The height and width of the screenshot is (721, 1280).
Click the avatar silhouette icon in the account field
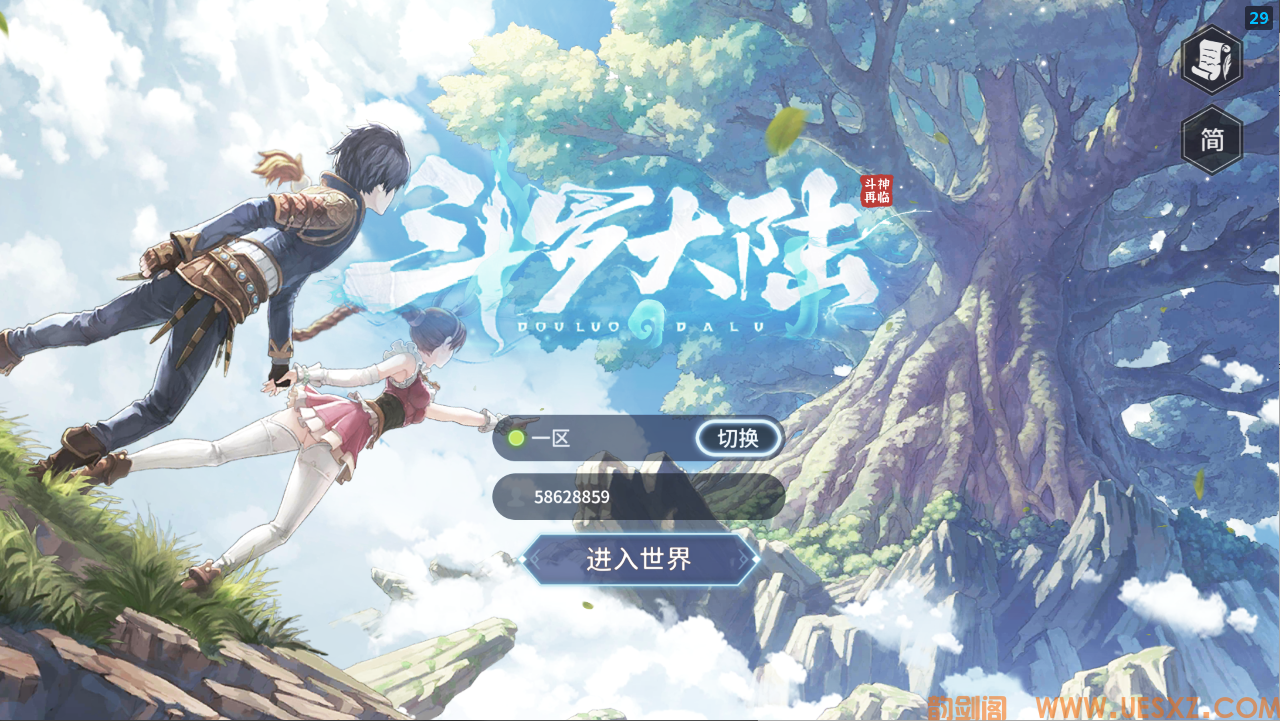point(516,497)
